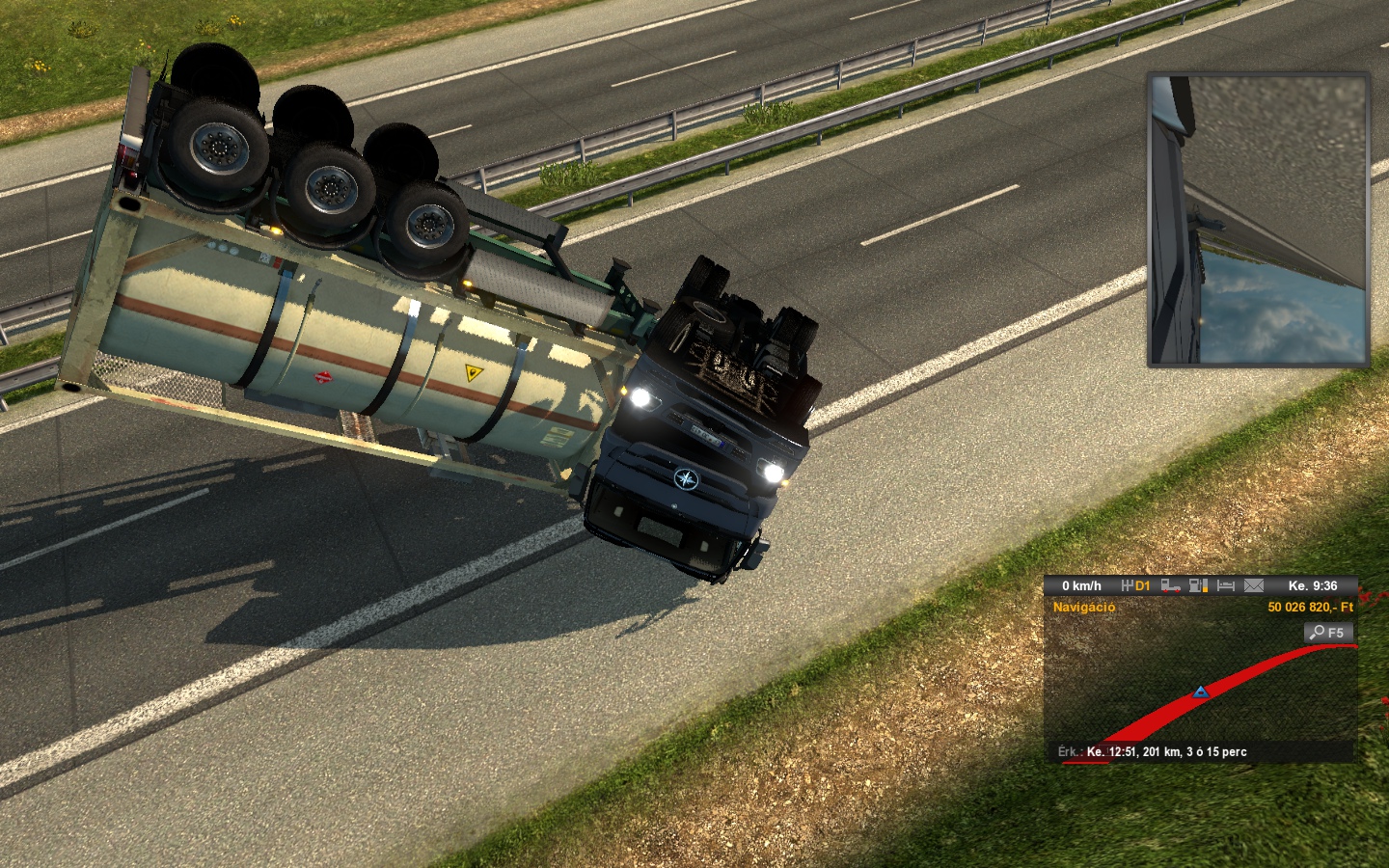Image resolution: width=1389 pixels, height=868 pixels.
Task: Select the fuel pump icon
Action: [1198, 585]
